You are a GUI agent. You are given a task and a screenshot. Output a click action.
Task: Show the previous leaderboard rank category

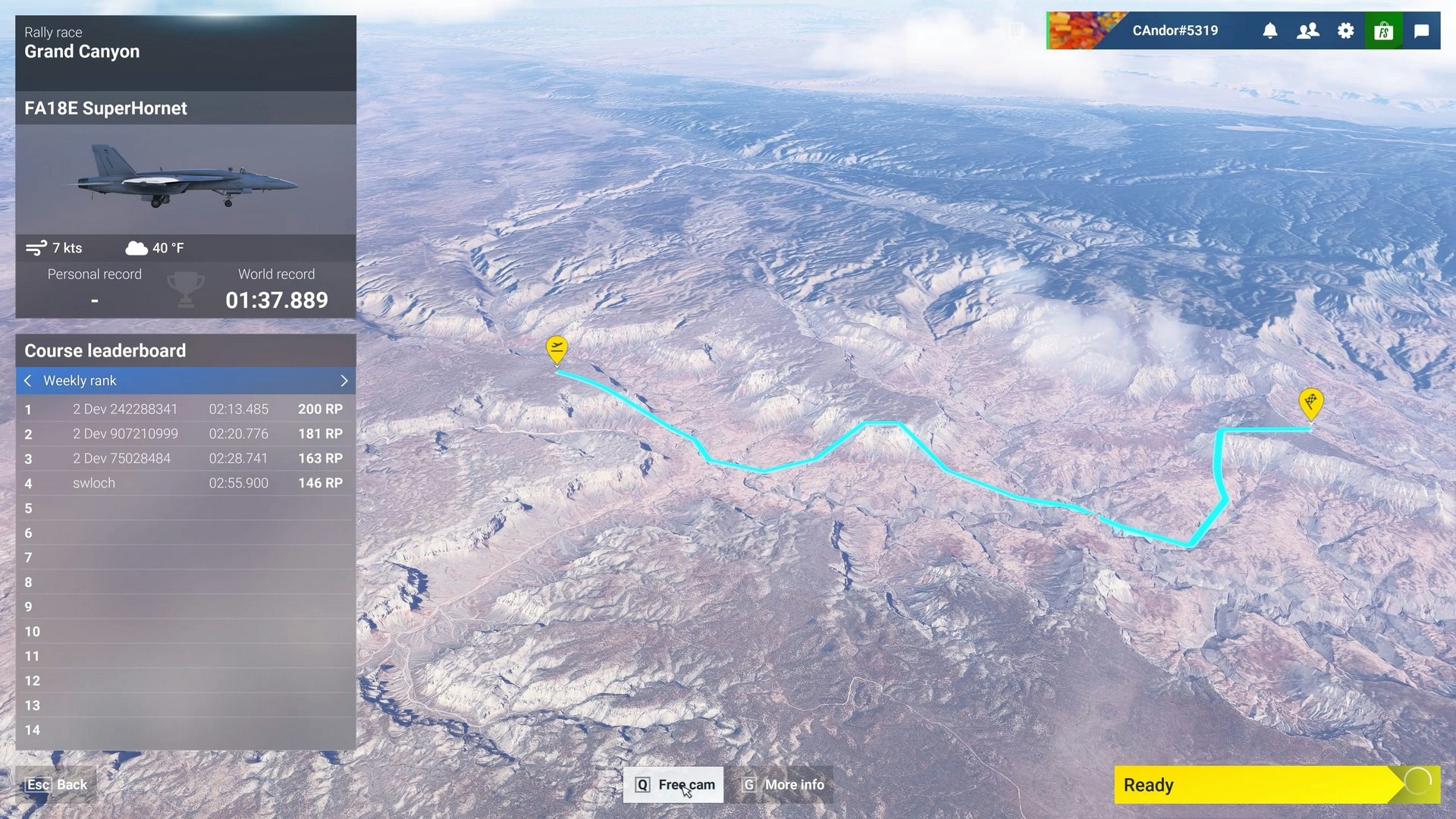pos(28,381)
